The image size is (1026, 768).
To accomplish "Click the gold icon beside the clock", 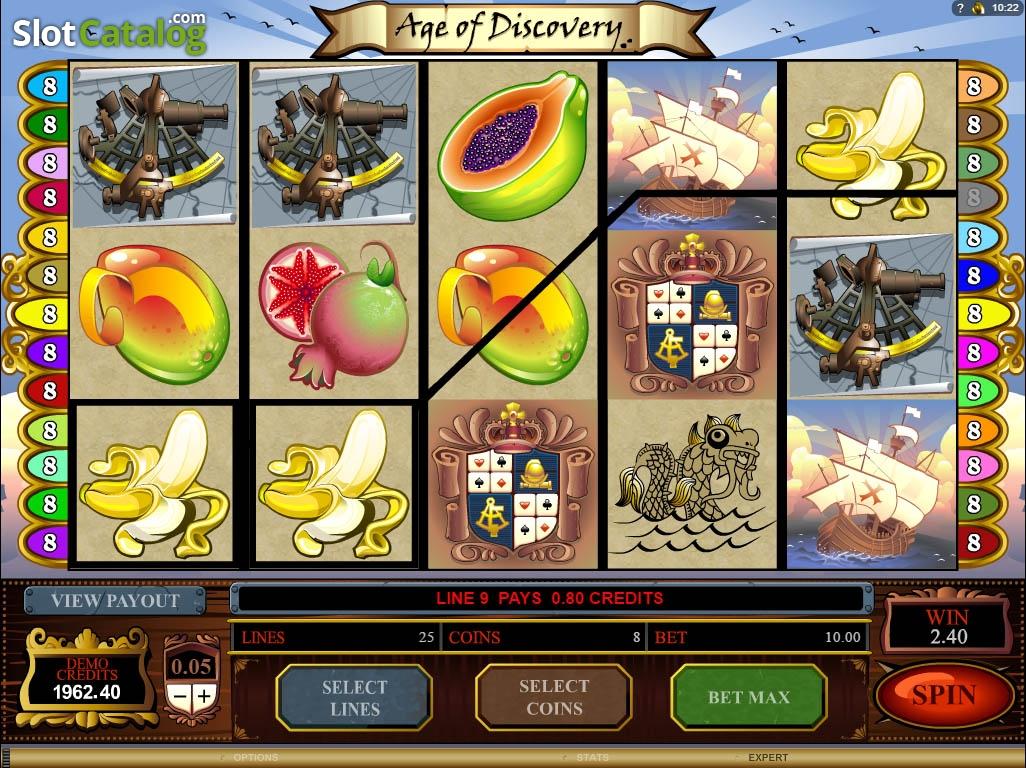I will 980,8.
